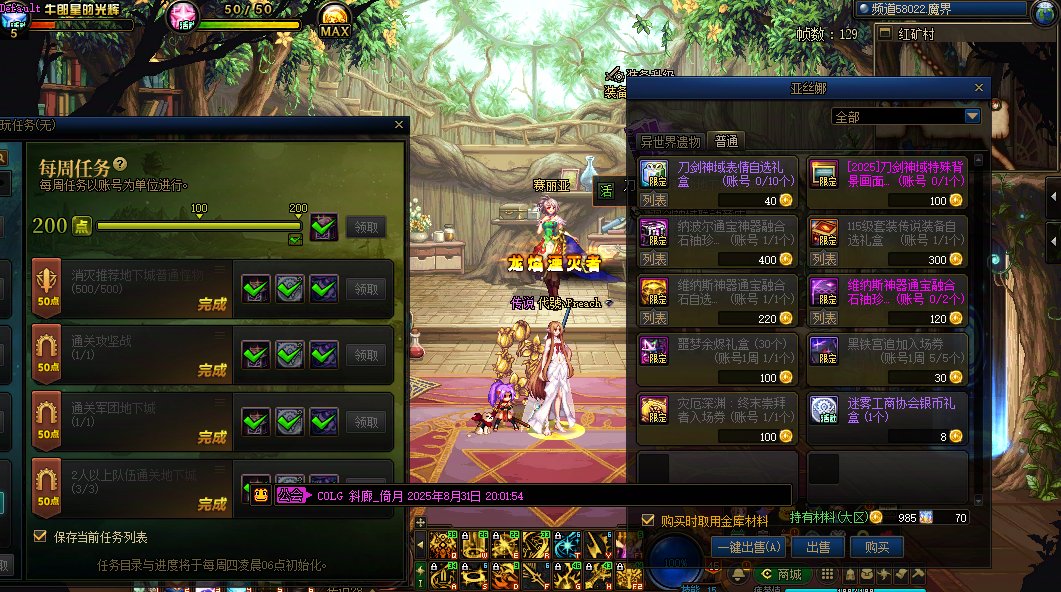1061x592 pixels.
Task: Select the 普通 shop tab
Action: (x=726, y=141)
